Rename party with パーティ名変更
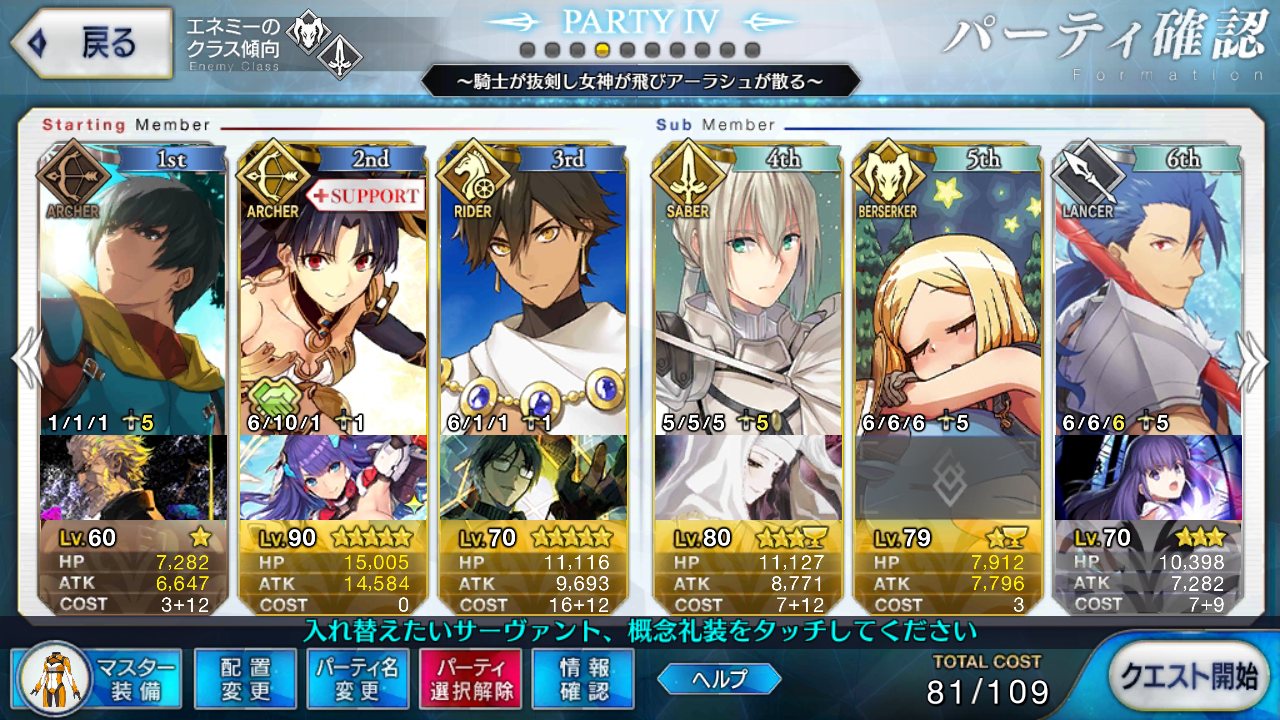The width and height of the screenshot is (1280, 720). 357,678
